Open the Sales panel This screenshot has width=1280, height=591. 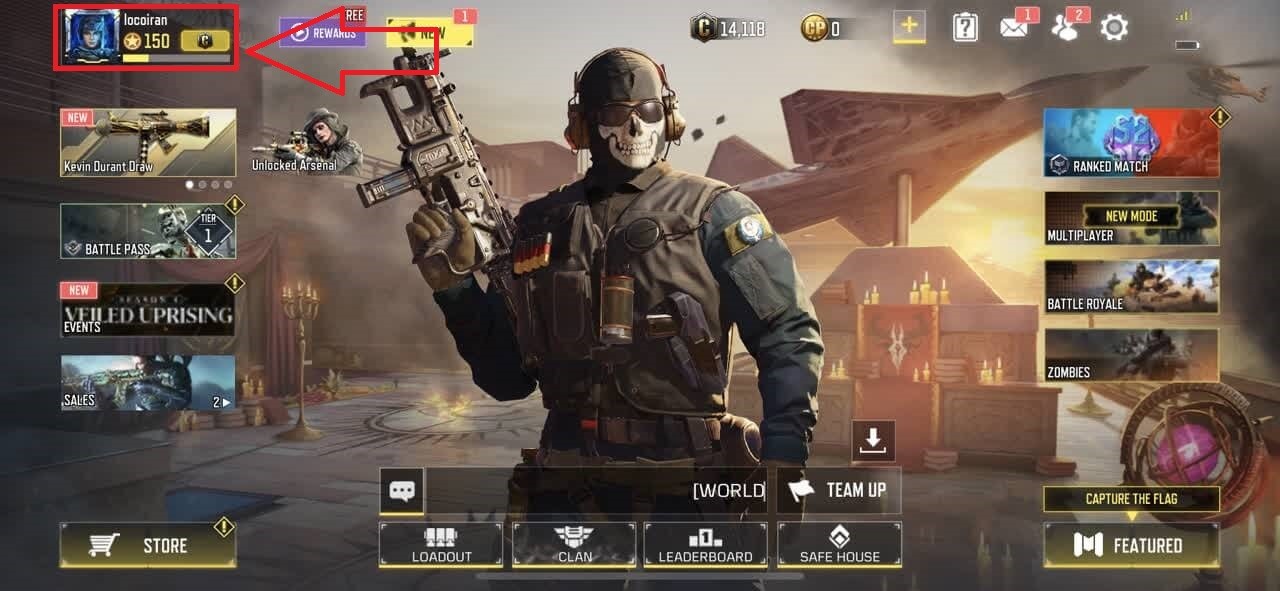coord(148,383)
